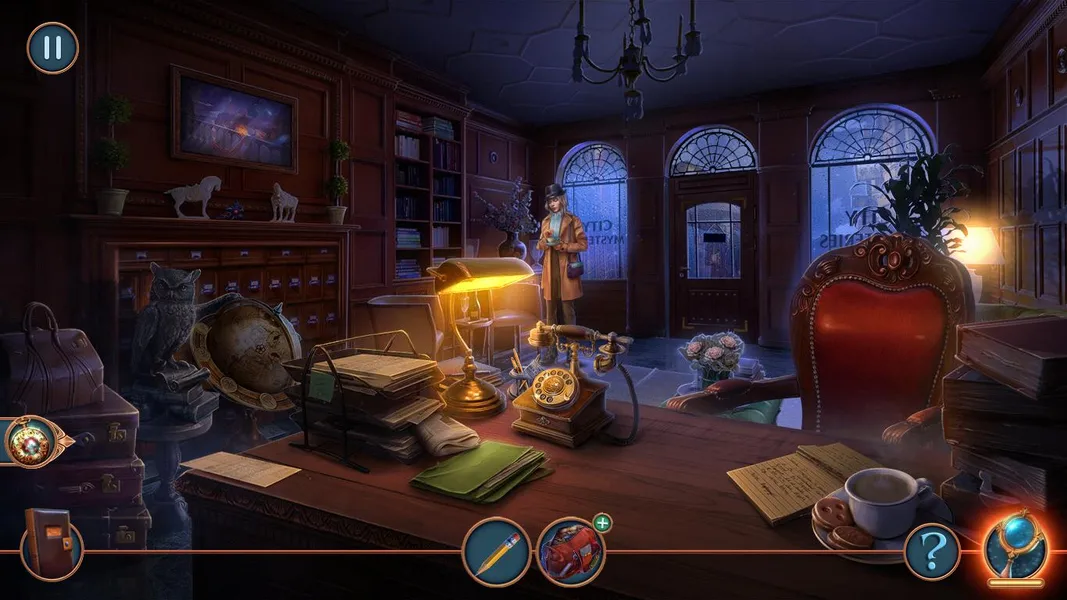
Task: Click the green plus badge on the red bag
Action: (x=602, y=523)
